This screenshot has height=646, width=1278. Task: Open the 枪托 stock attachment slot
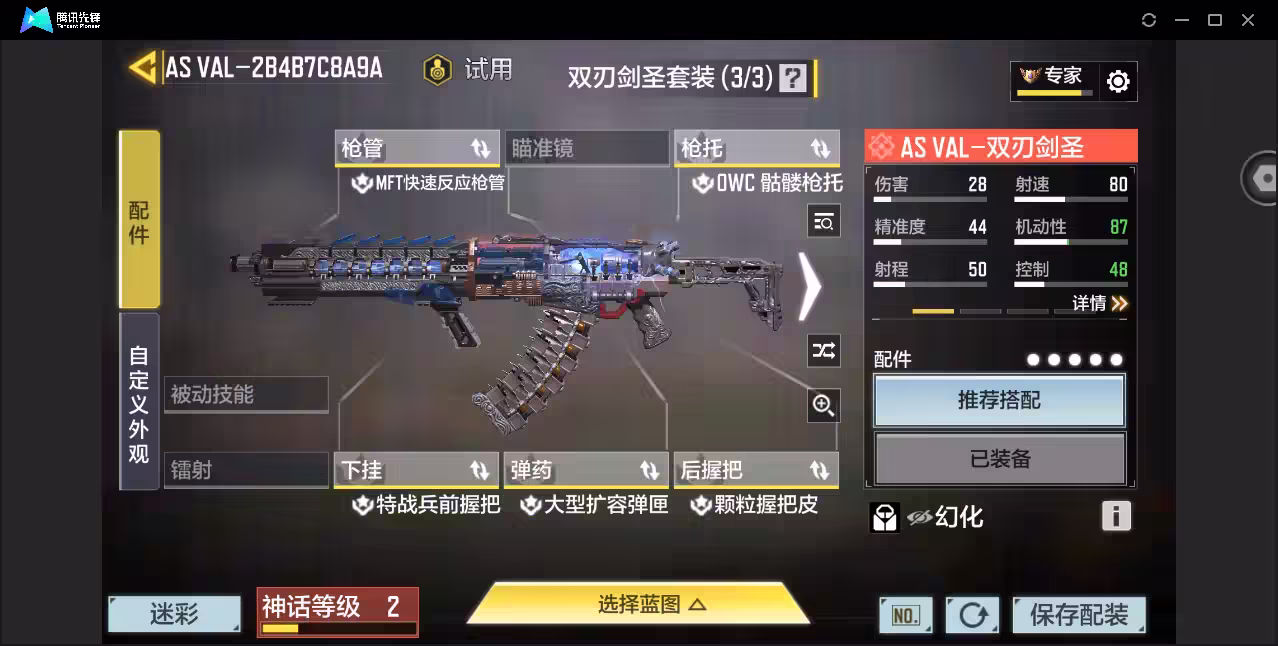pos(756,148)
